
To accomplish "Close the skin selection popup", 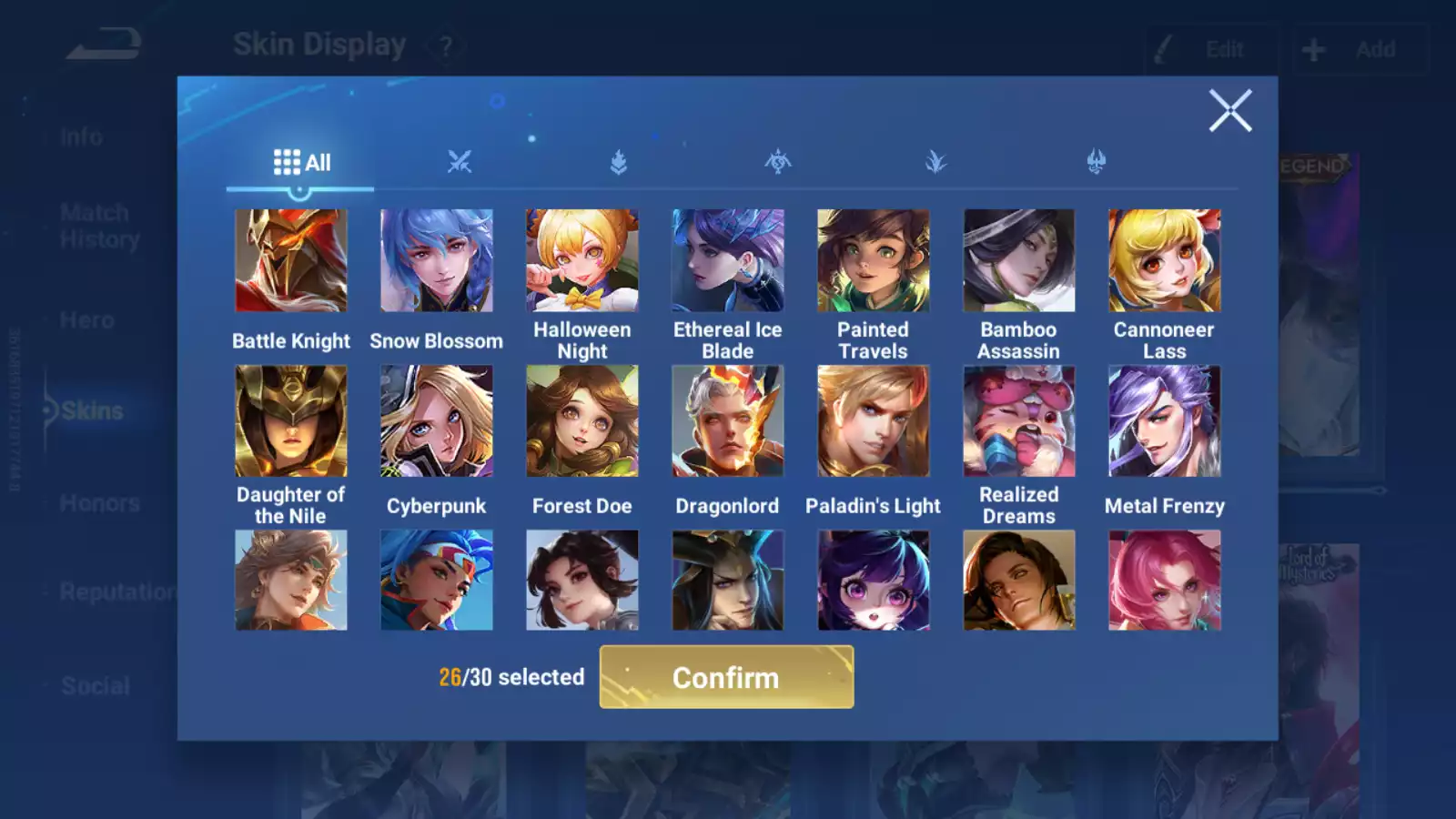I will 1230,111.
